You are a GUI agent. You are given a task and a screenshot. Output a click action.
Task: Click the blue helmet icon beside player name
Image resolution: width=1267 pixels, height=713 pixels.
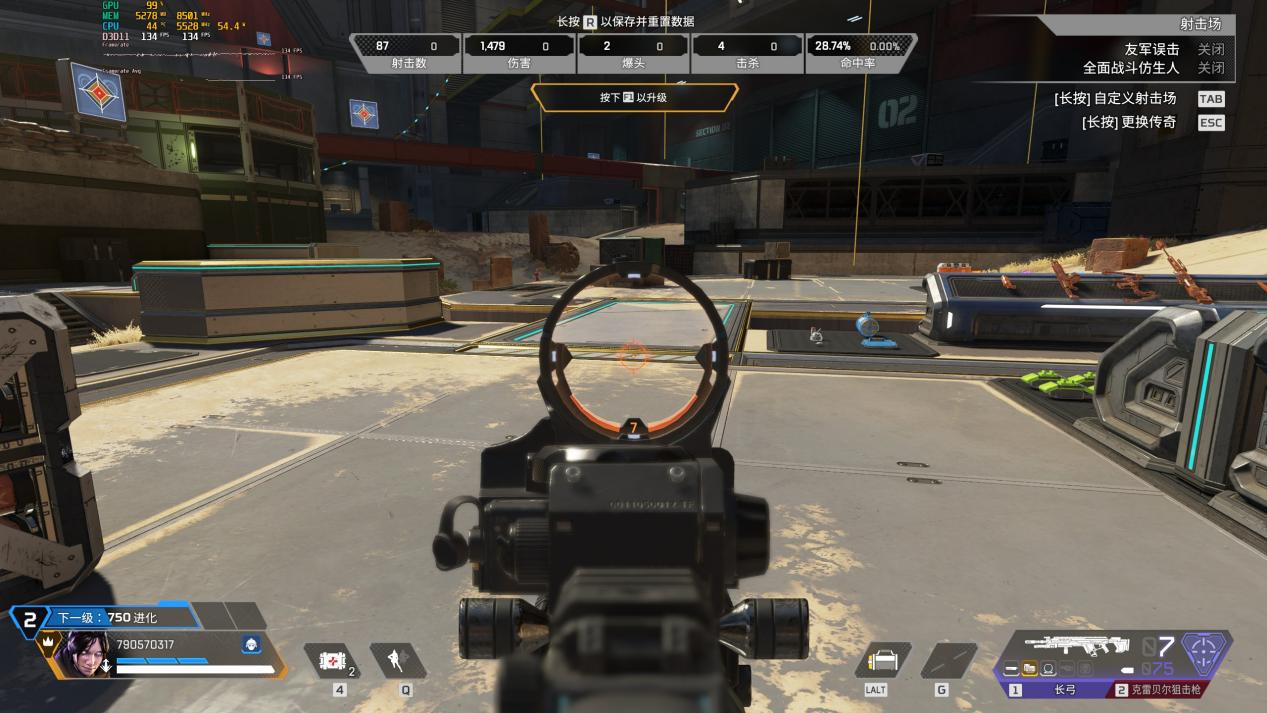[251, 645]
